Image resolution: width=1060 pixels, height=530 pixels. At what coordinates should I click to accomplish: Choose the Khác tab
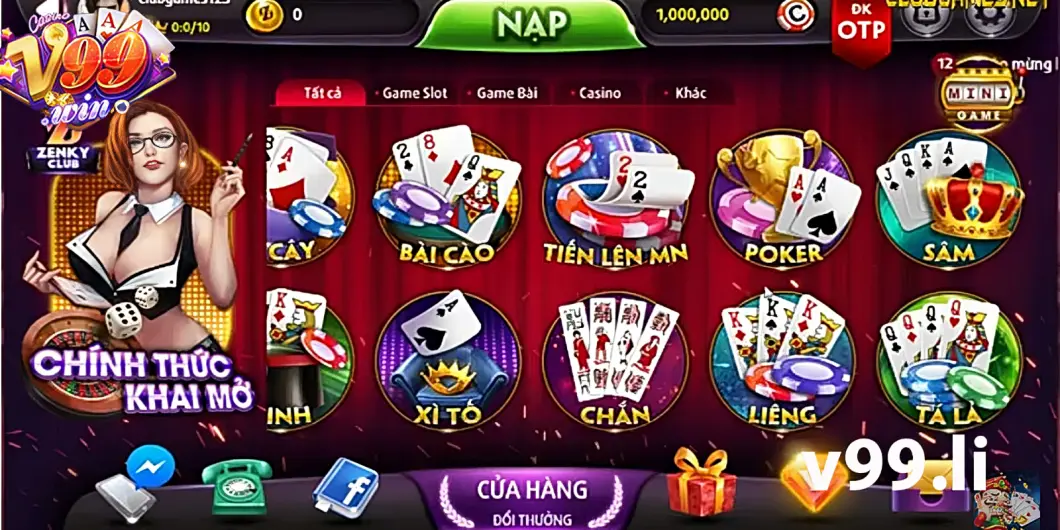point(690,93)
